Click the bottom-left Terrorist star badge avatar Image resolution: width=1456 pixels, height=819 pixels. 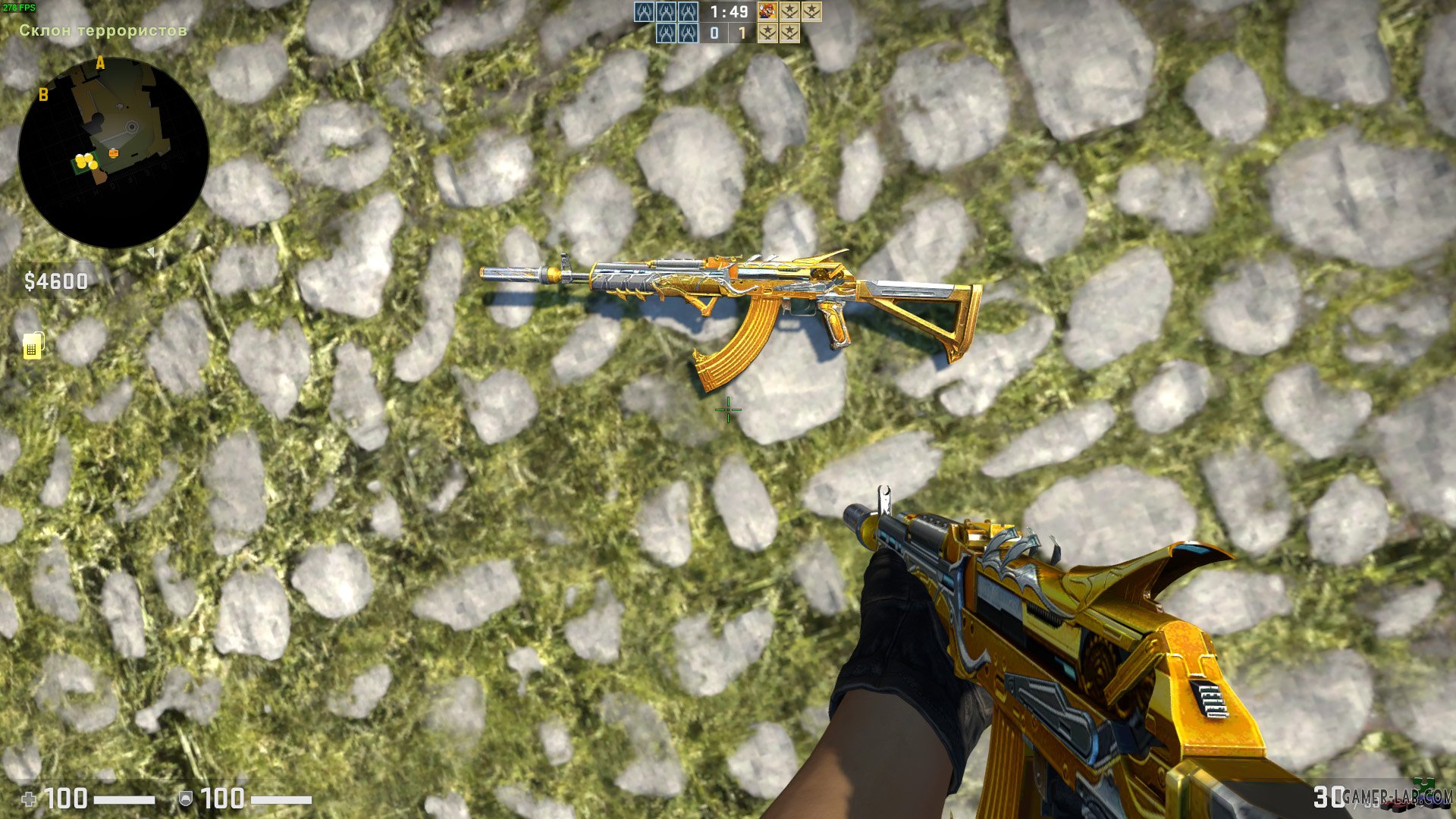point(768,33)
